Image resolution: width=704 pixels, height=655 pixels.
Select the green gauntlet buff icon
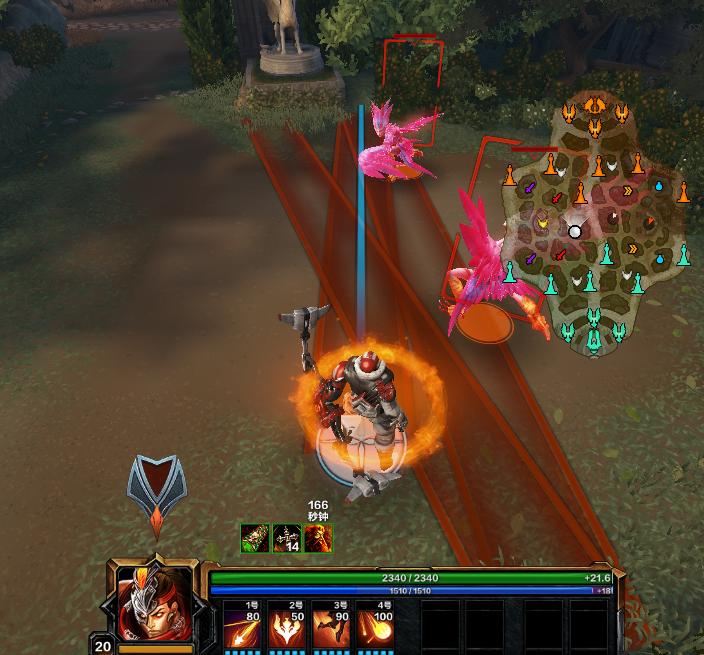point(254,539)
